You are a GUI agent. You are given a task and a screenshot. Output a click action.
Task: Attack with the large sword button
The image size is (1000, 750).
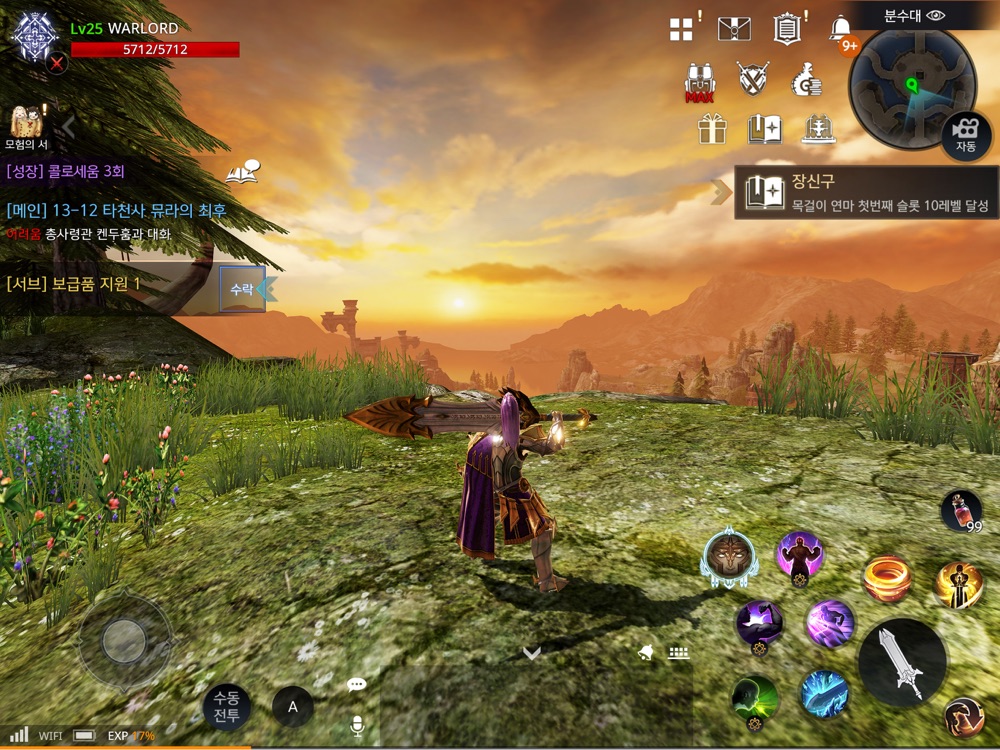coord(902,662)
